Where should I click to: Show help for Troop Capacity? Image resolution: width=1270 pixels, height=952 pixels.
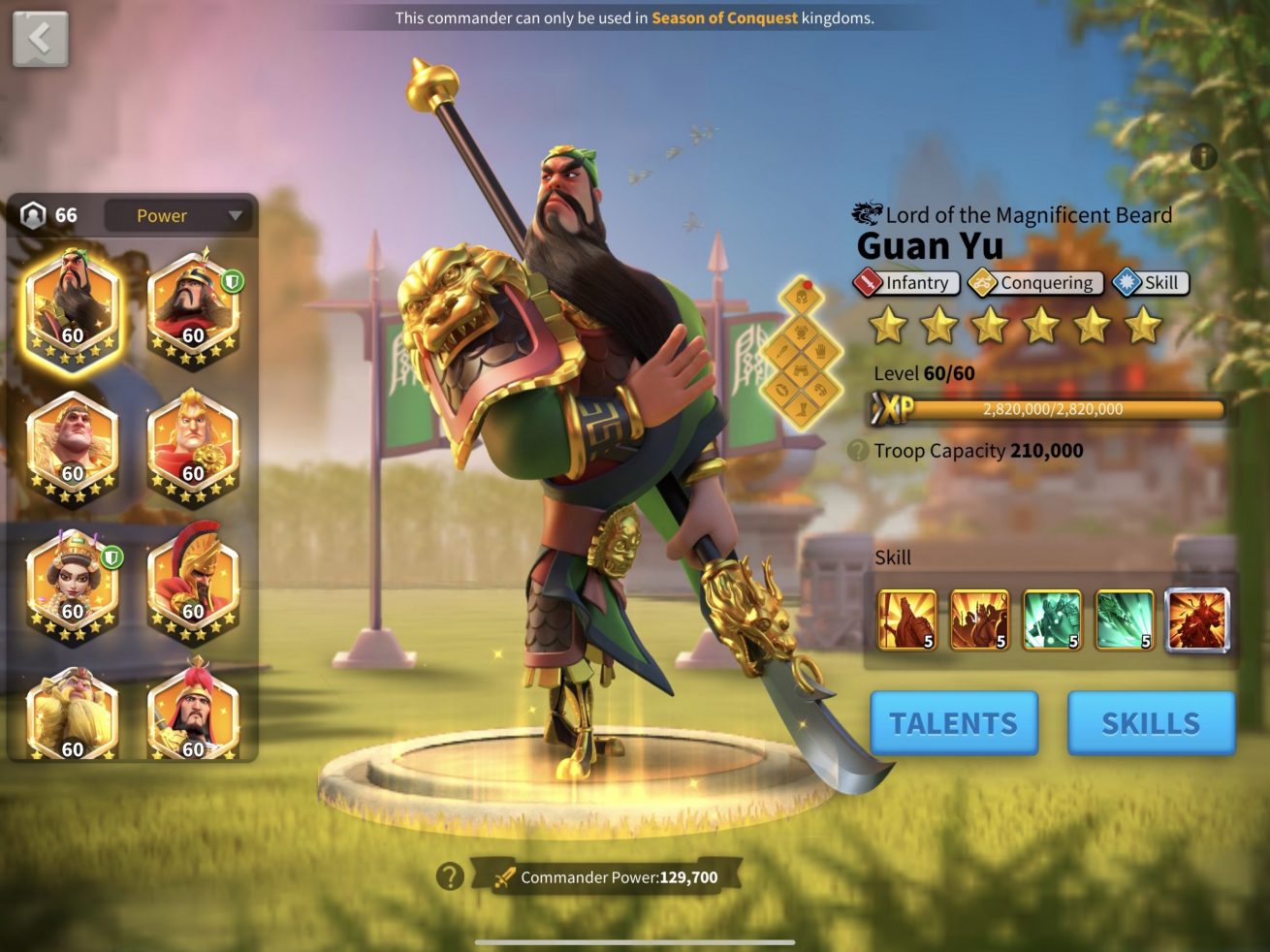857,451
